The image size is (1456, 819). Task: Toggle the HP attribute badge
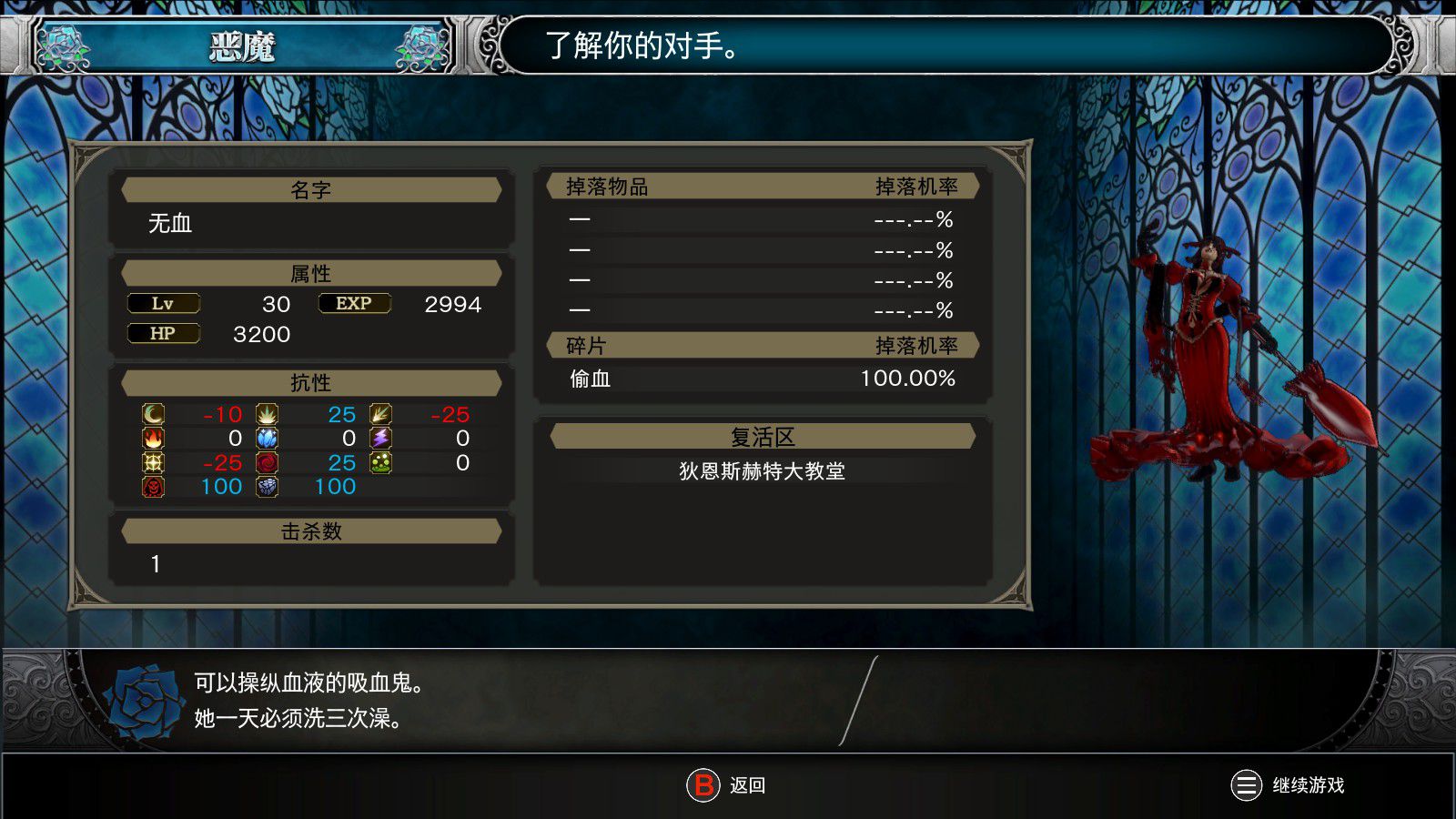point(164,333)
